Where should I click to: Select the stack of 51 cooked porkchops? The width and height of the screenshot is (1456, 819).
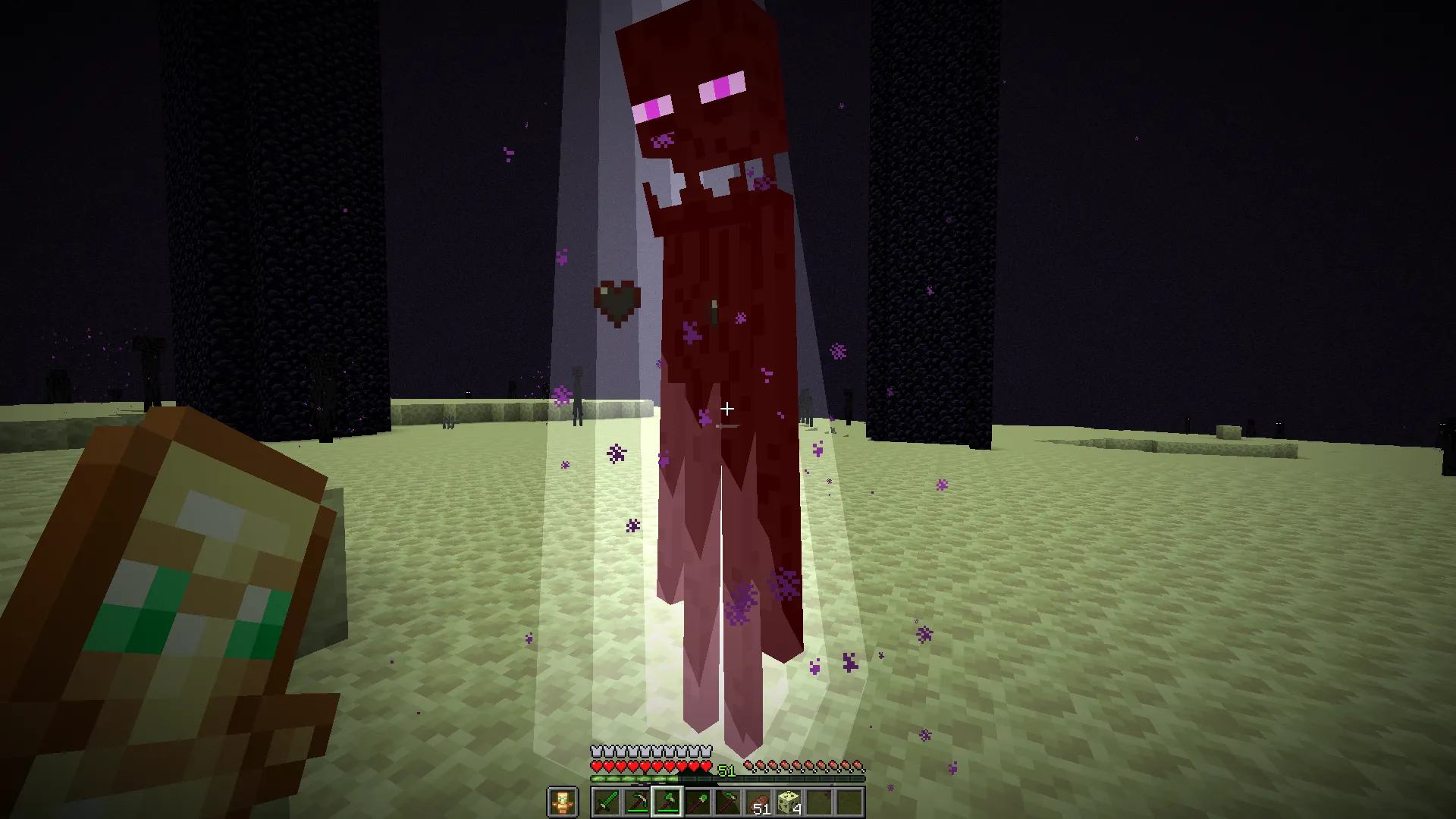[761, 800]
